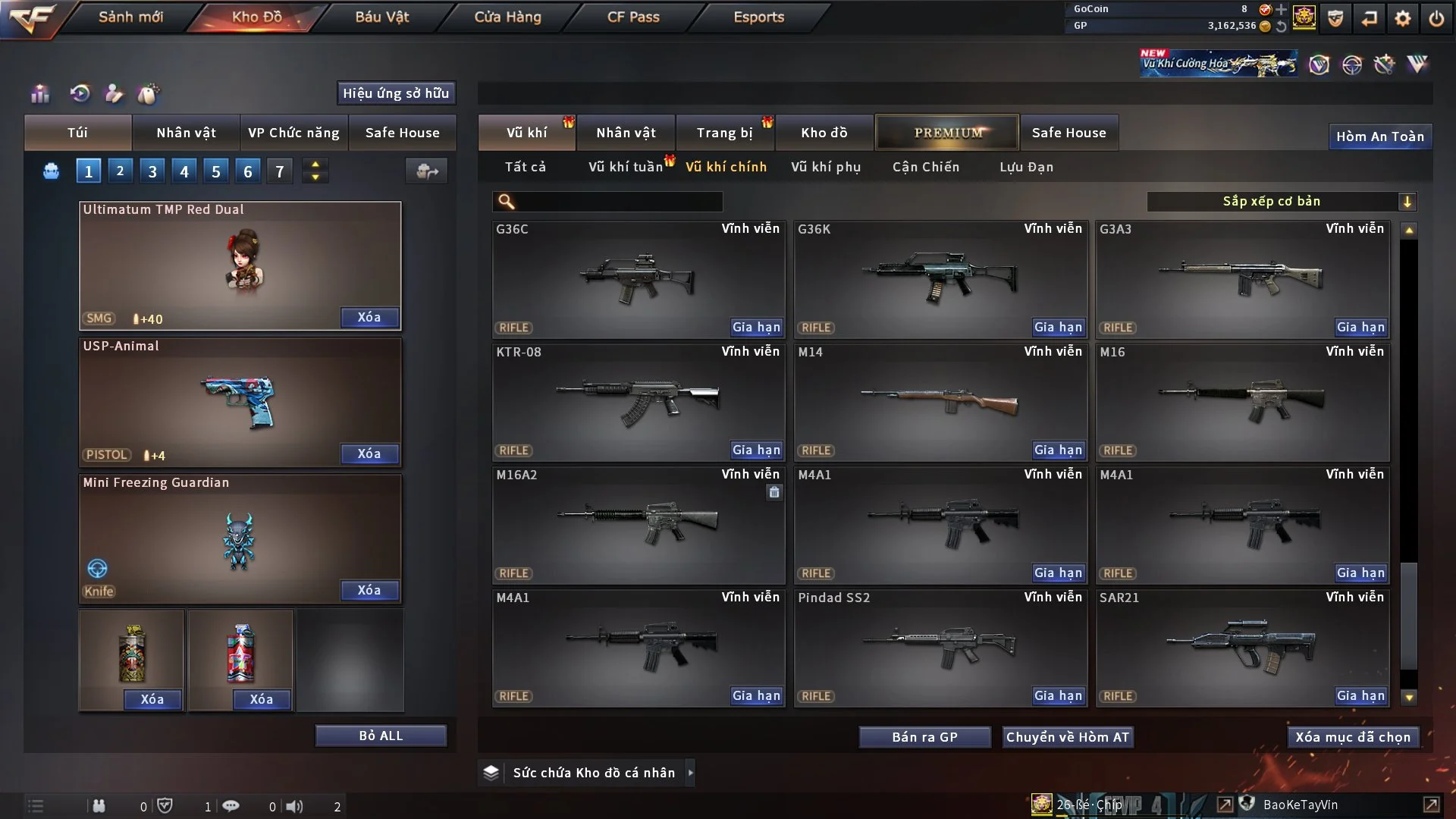Show the Vũ khí phụ category

pos(826,167)
